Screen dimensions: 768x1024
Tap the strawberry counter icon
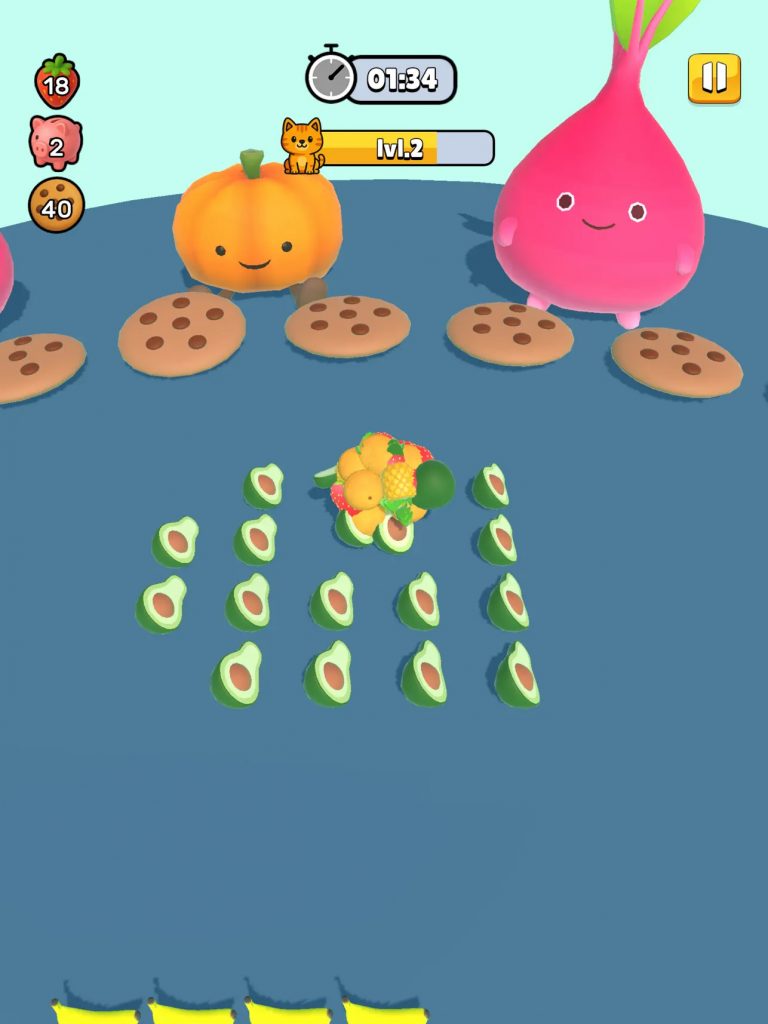[x=56, y=82]
